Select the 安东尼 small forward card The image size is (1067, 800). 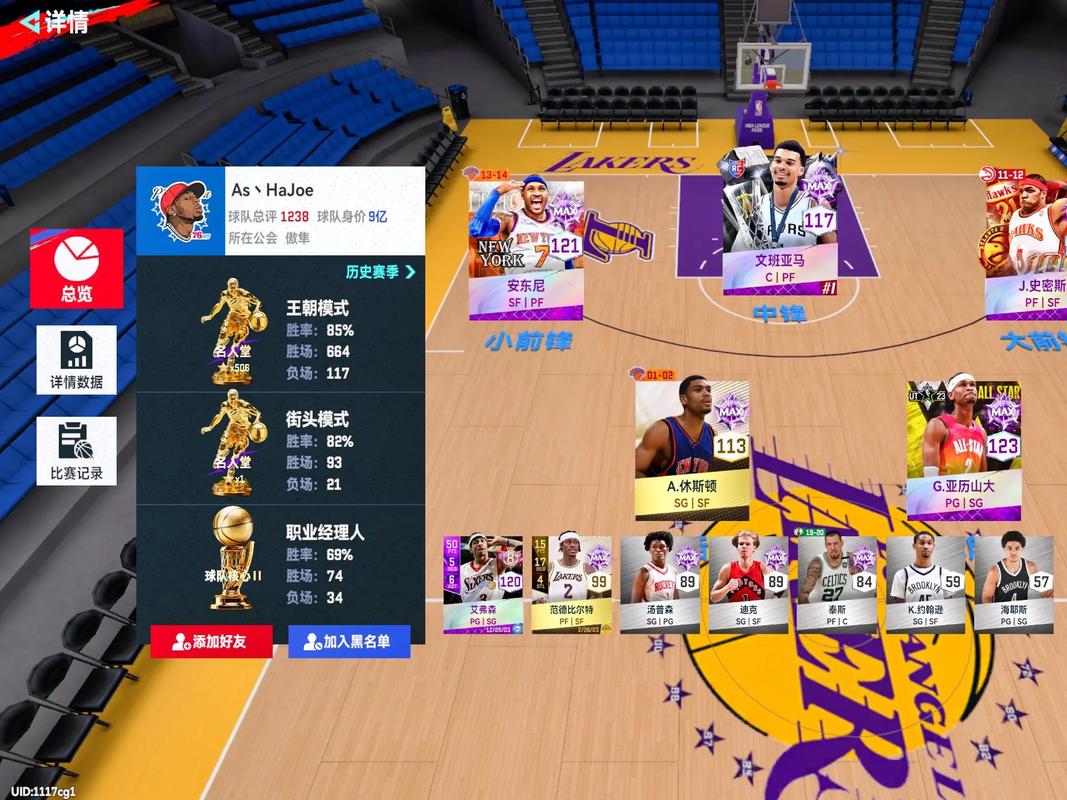pyautogui.click(x=526, y=250)
